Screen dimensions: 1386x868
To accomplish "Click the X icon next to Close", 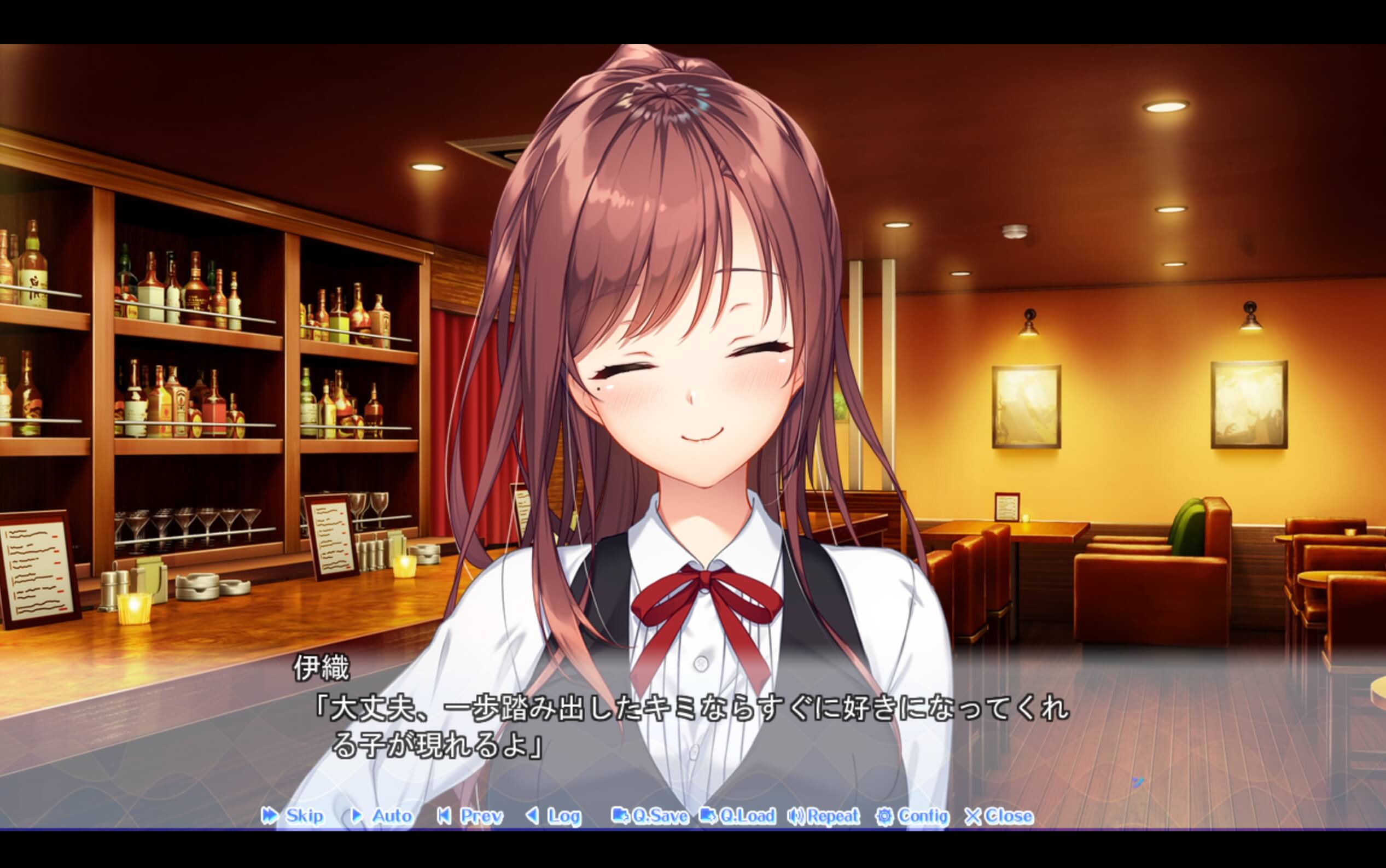I will tap(975, 817).
